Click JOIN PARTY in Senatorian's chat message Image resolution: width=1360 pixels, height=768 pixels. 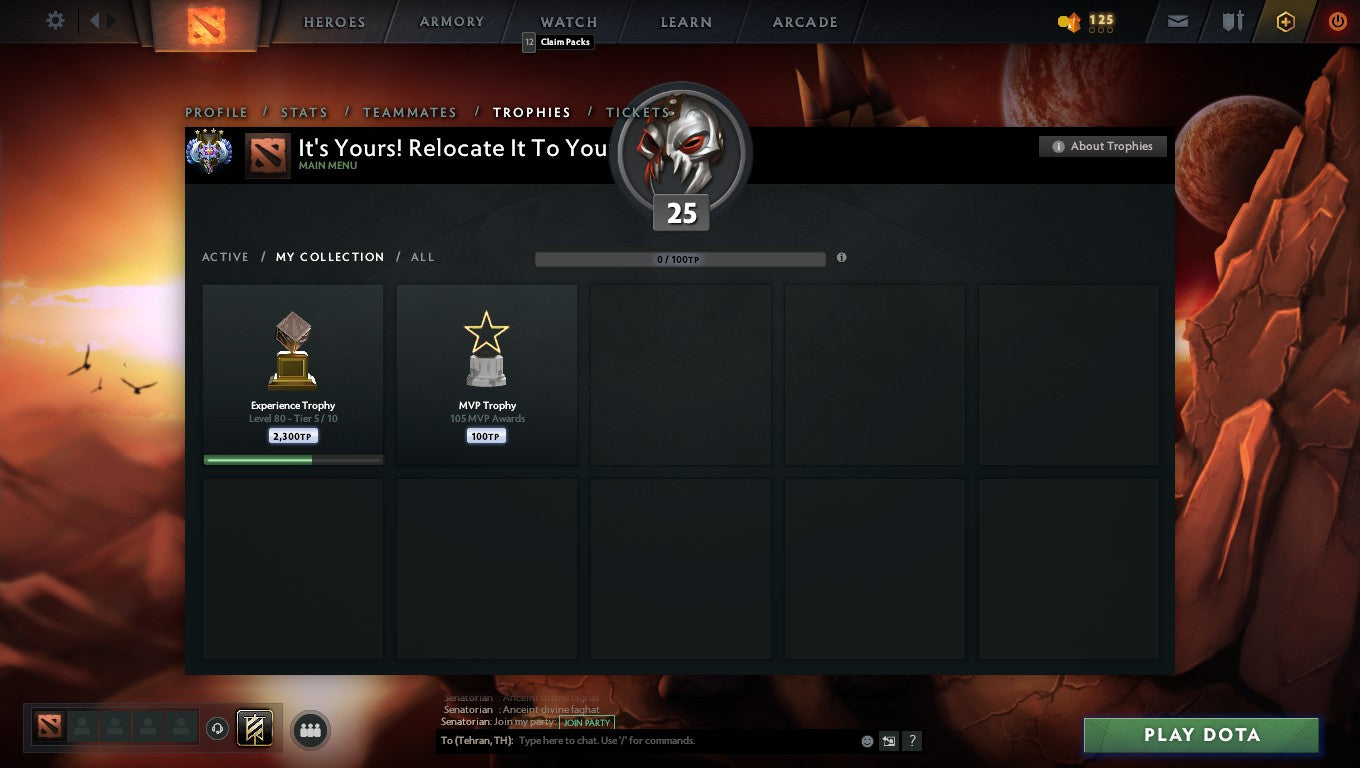coord(587,722)
